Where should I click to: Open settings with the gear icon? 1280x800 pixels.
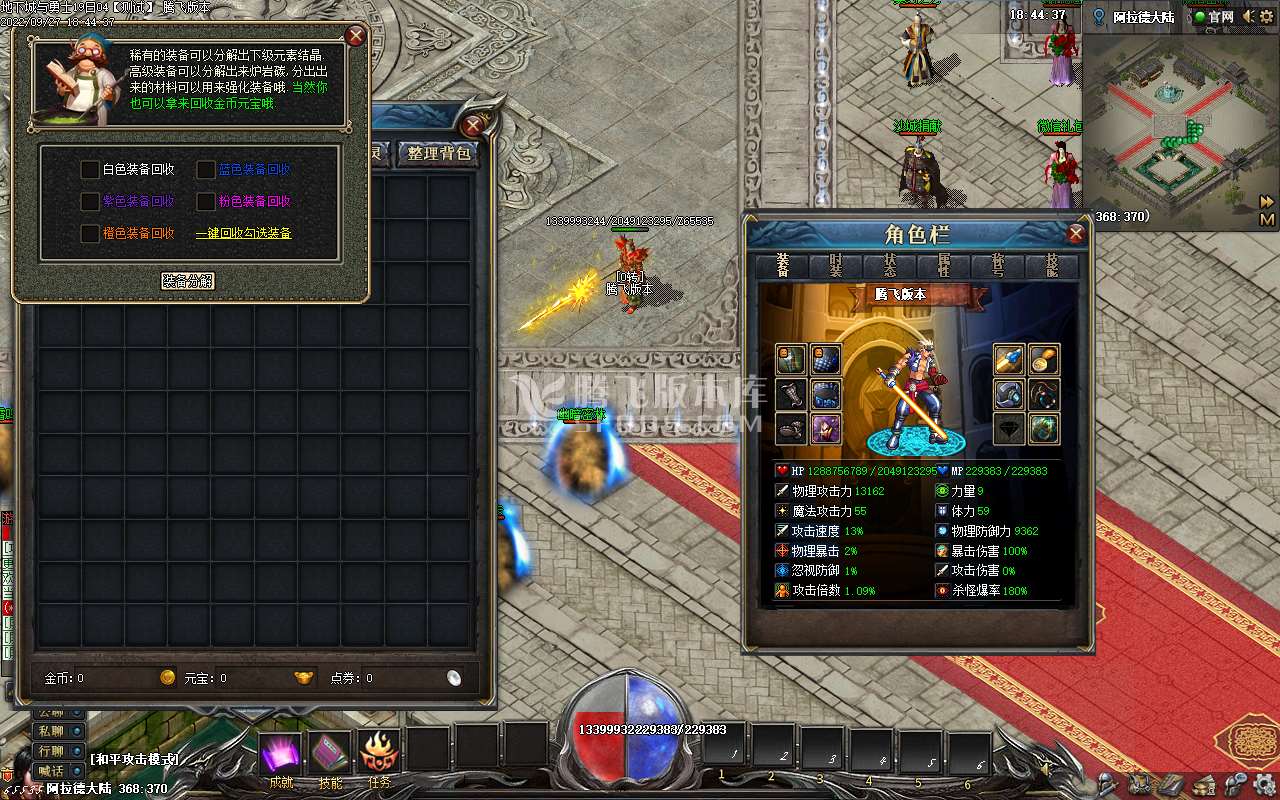click(1265, 782)
